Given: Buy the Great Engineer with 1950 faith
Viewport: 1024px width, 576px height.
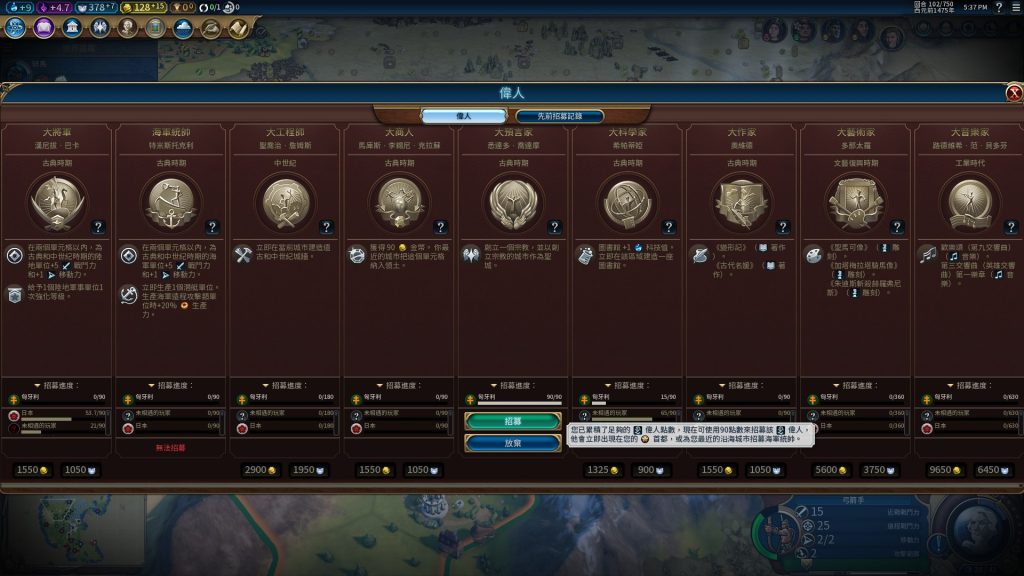Looking at the screenshot, I should (x=307, y=470).
